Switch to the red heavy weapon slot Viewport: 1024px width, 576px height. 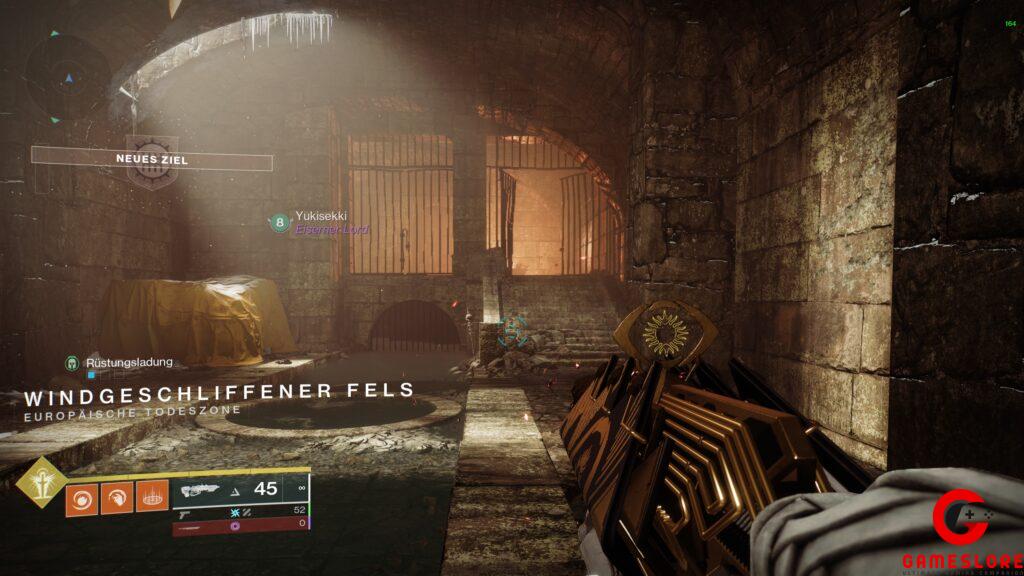click(x=240, y=524)
